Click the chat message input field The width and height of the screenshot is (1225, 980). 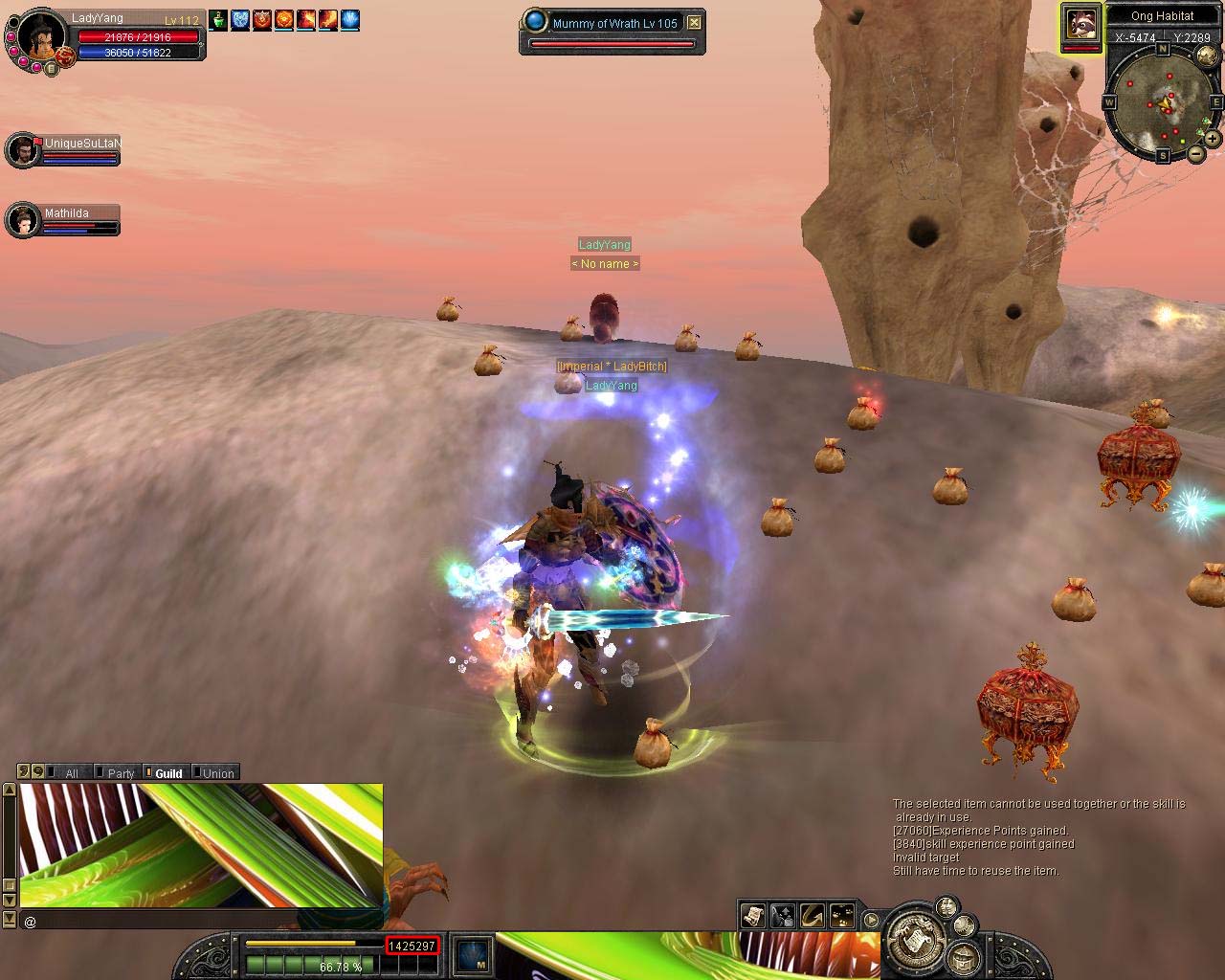(x=201, y=921)
